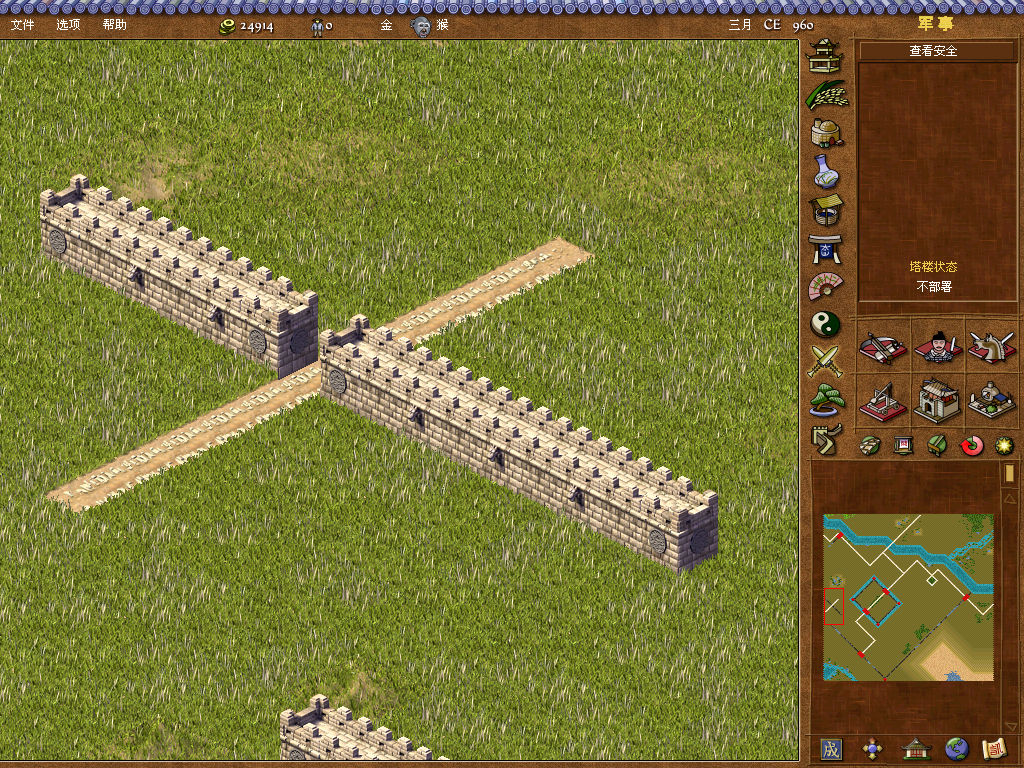Click the 查看安全 overlay button
This screenshot has width=1024, height=768.
pos(933,50)
